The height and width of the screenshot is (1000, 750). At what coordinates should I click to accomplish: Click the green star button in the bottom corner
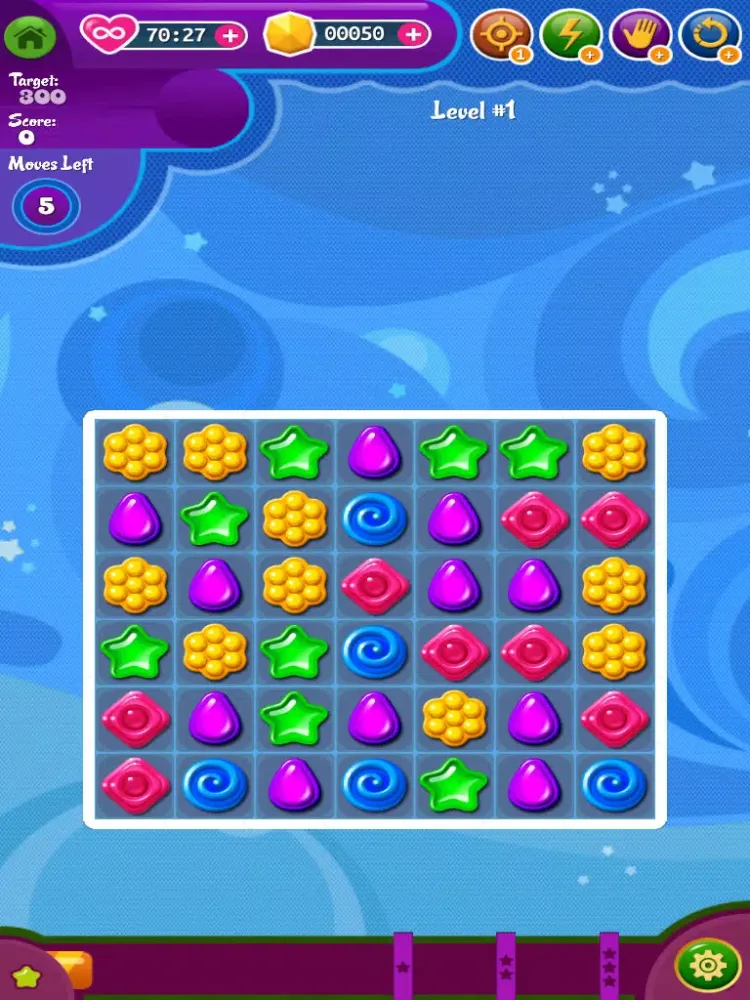point(25,976)
